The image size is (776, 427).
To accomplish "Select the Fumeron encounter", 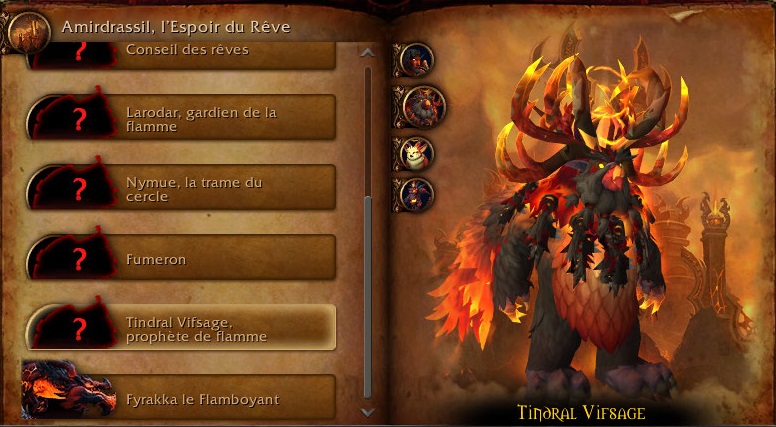I will click(180, 259).
